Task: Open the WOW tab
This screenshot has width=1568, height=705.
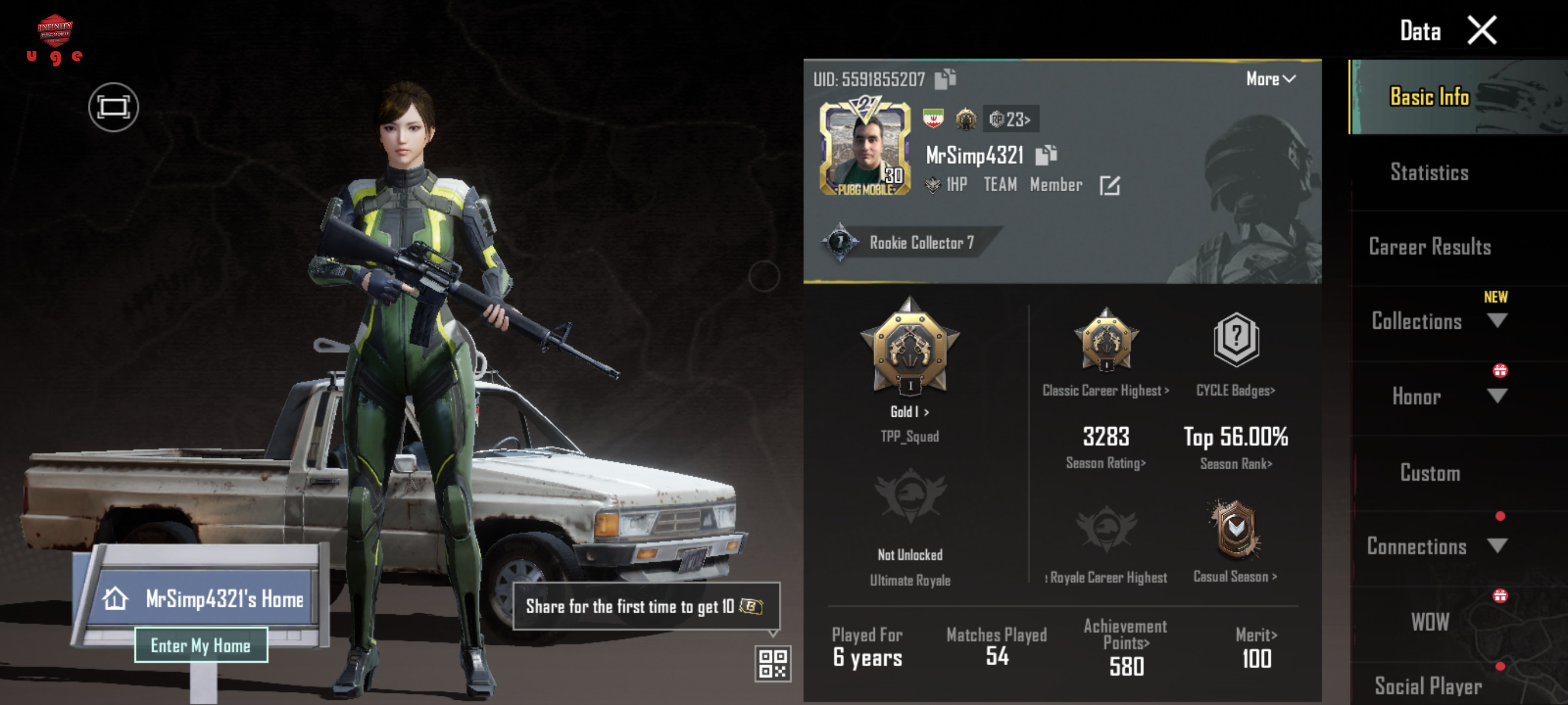Action: point(1429,622)
